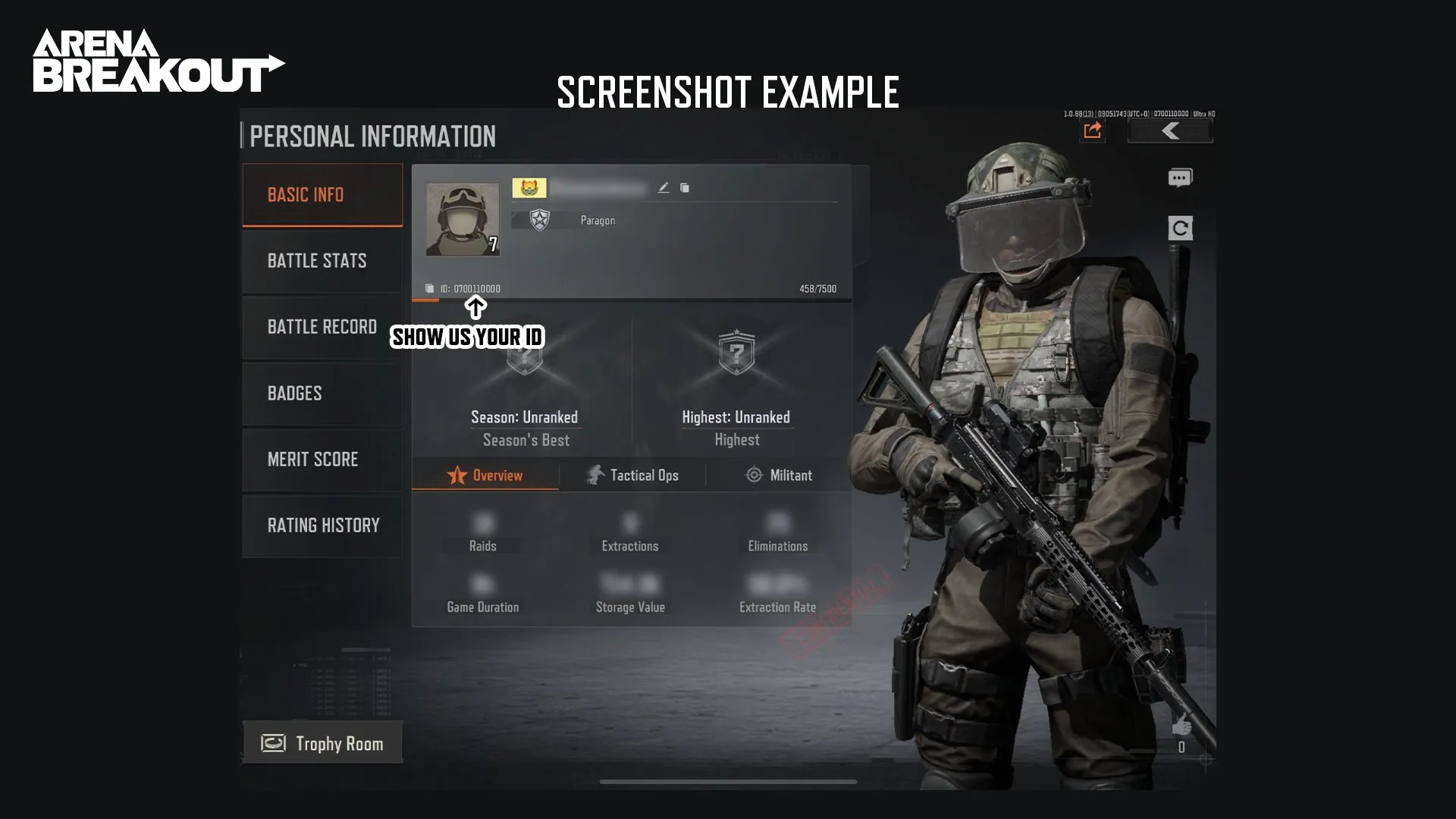Select the Overview tab
Viewport: 1456px width, 819px height.
pyautogui.click(x=485, y=475)
